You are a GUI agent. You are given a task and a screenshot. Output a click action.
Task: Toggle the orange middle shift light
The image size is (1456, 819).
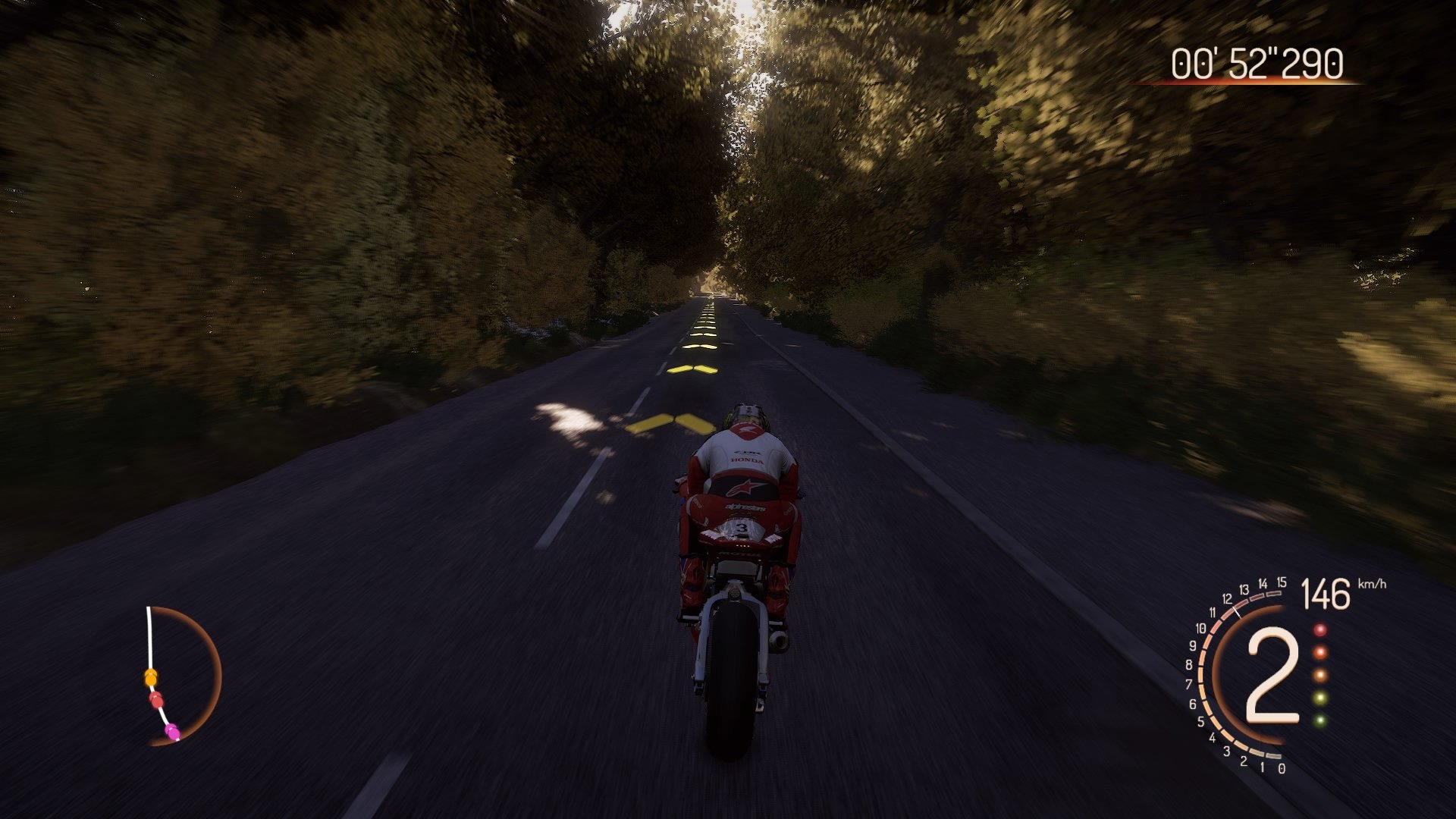point(1320,674)
